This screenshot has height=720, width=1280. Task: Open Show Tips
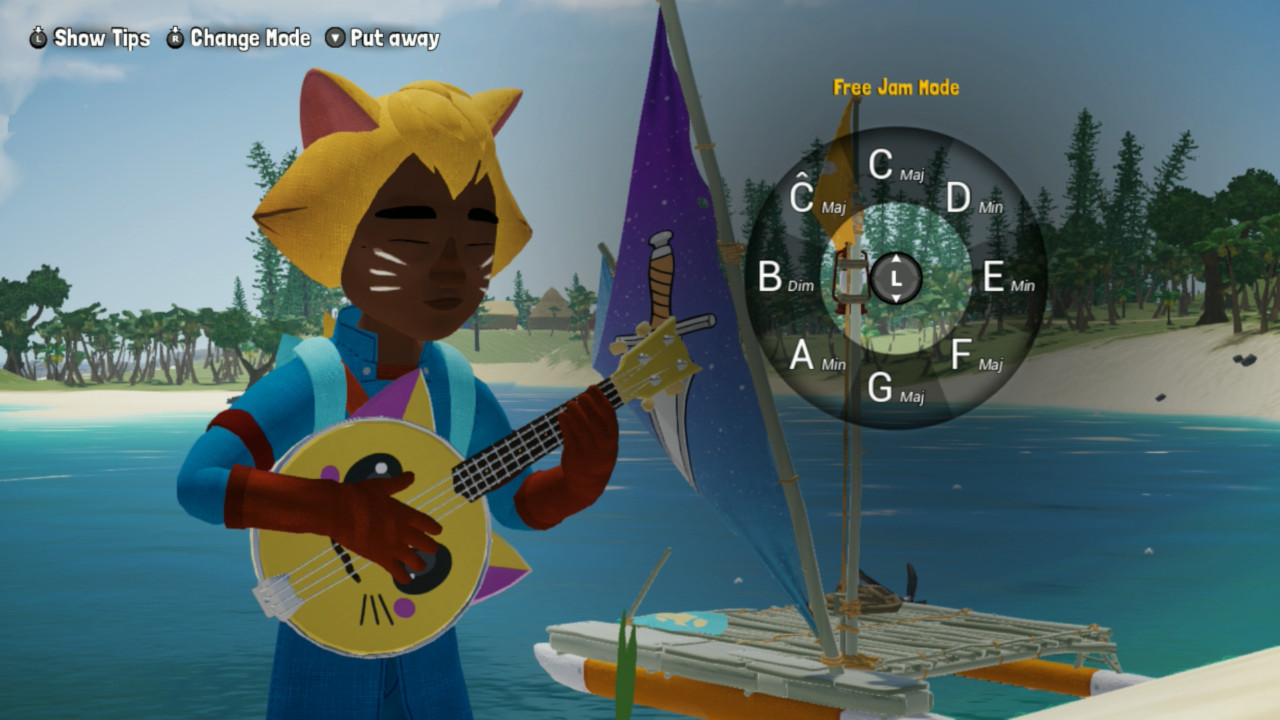pyautogui.click(x=101, y=38)
